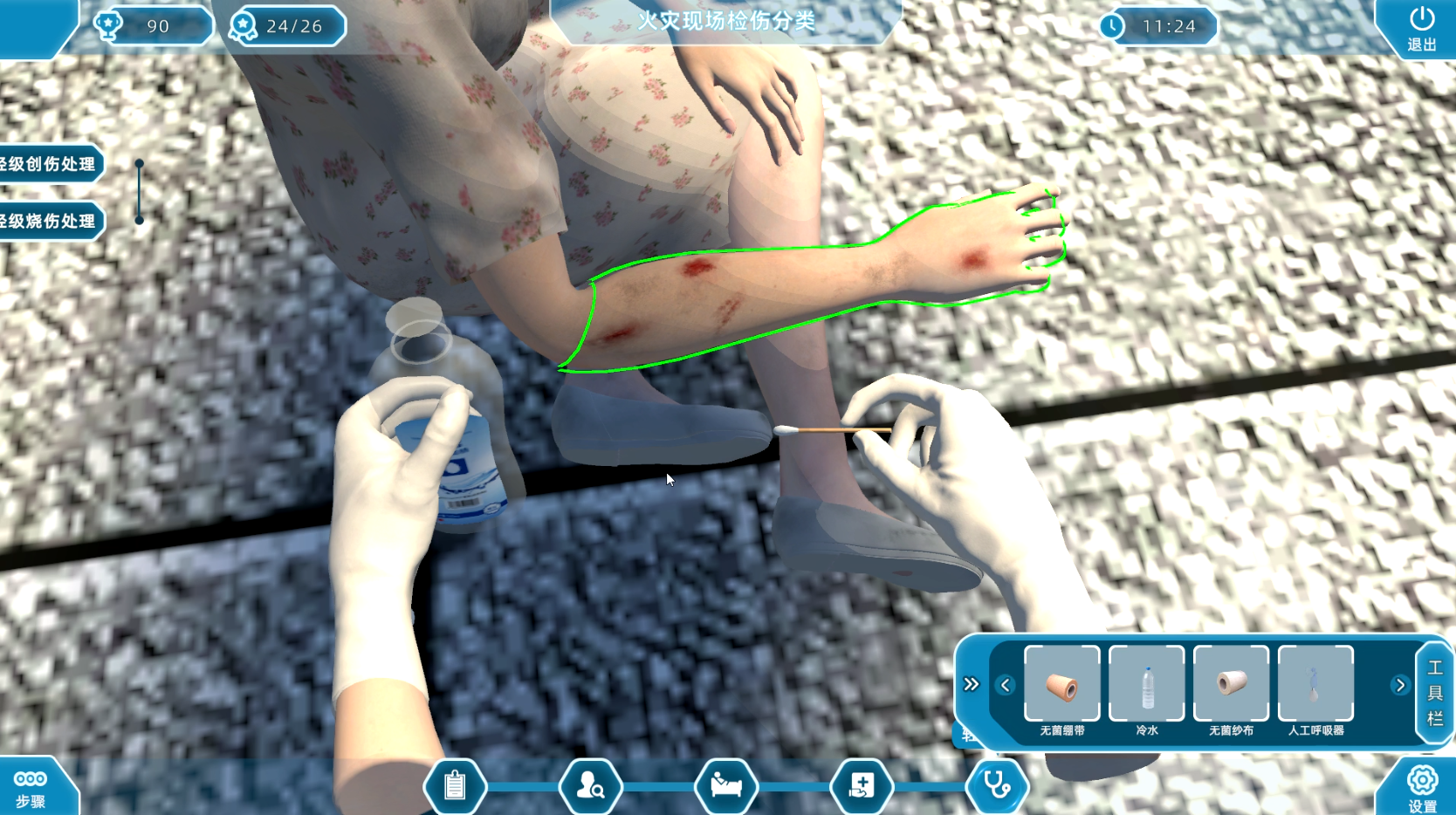This screenshot has height=815, width=1456.
Task: Open the clipboard stage icon
Action: [x=455, y=786]
